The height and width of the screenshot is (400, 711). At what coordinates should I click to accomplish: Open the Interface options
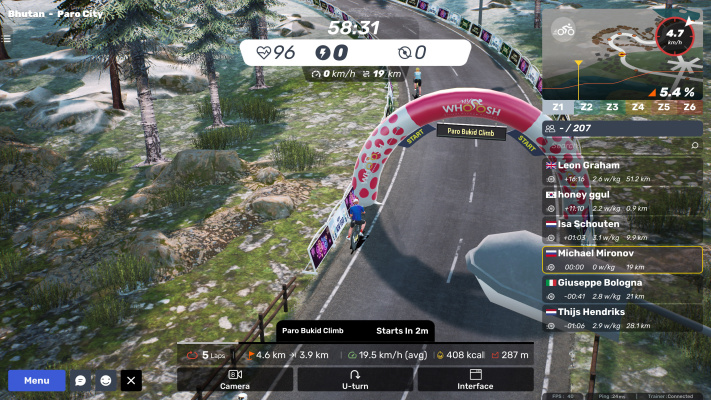click(475, 379)
